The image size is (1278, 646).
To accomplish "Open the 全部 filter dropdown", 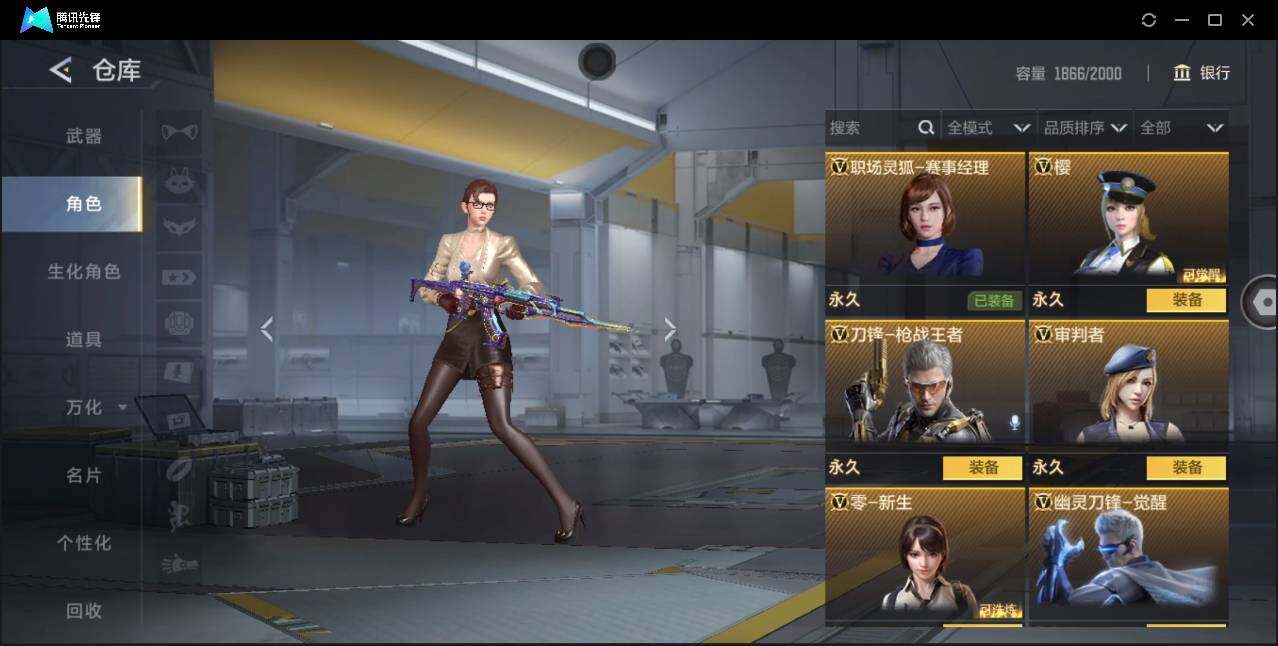I will (1181, 128).
